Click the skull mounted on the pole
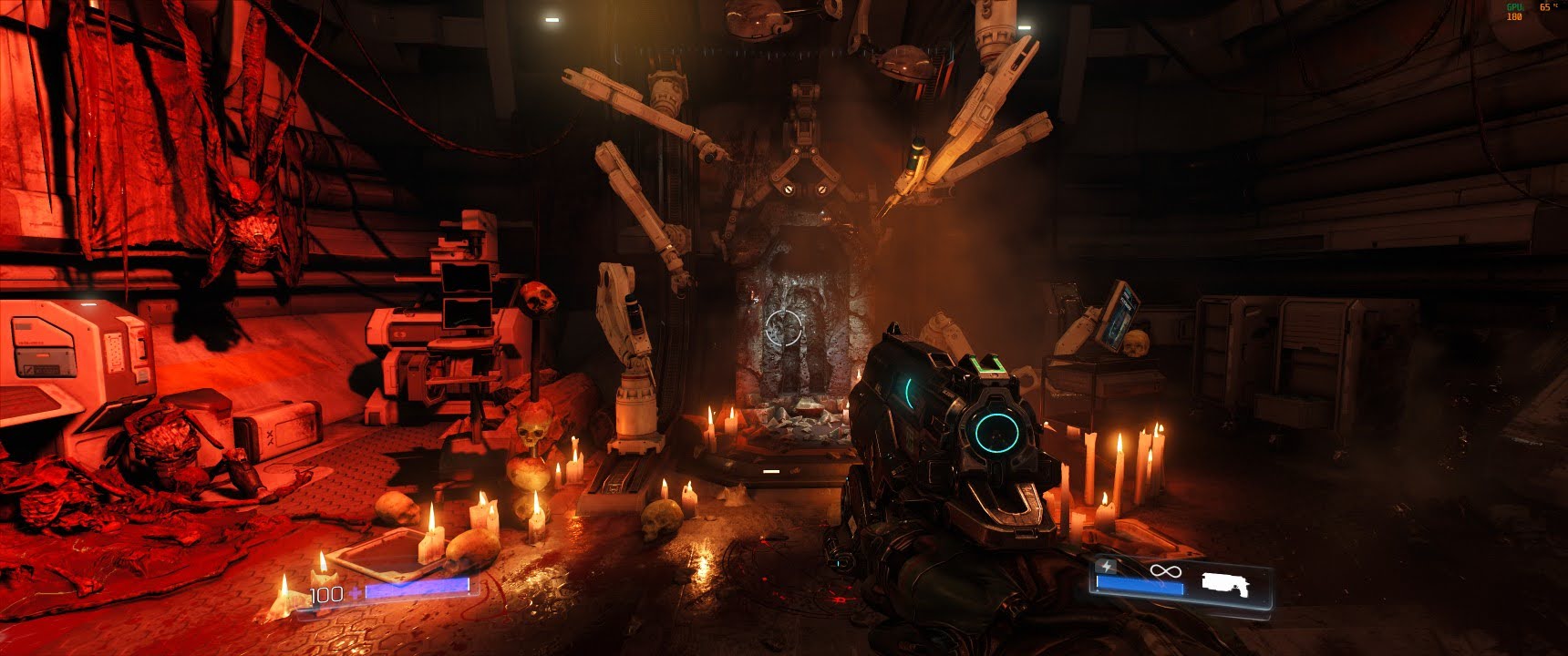Viewport: 1568px width, 656px height. tap(536, 296)
